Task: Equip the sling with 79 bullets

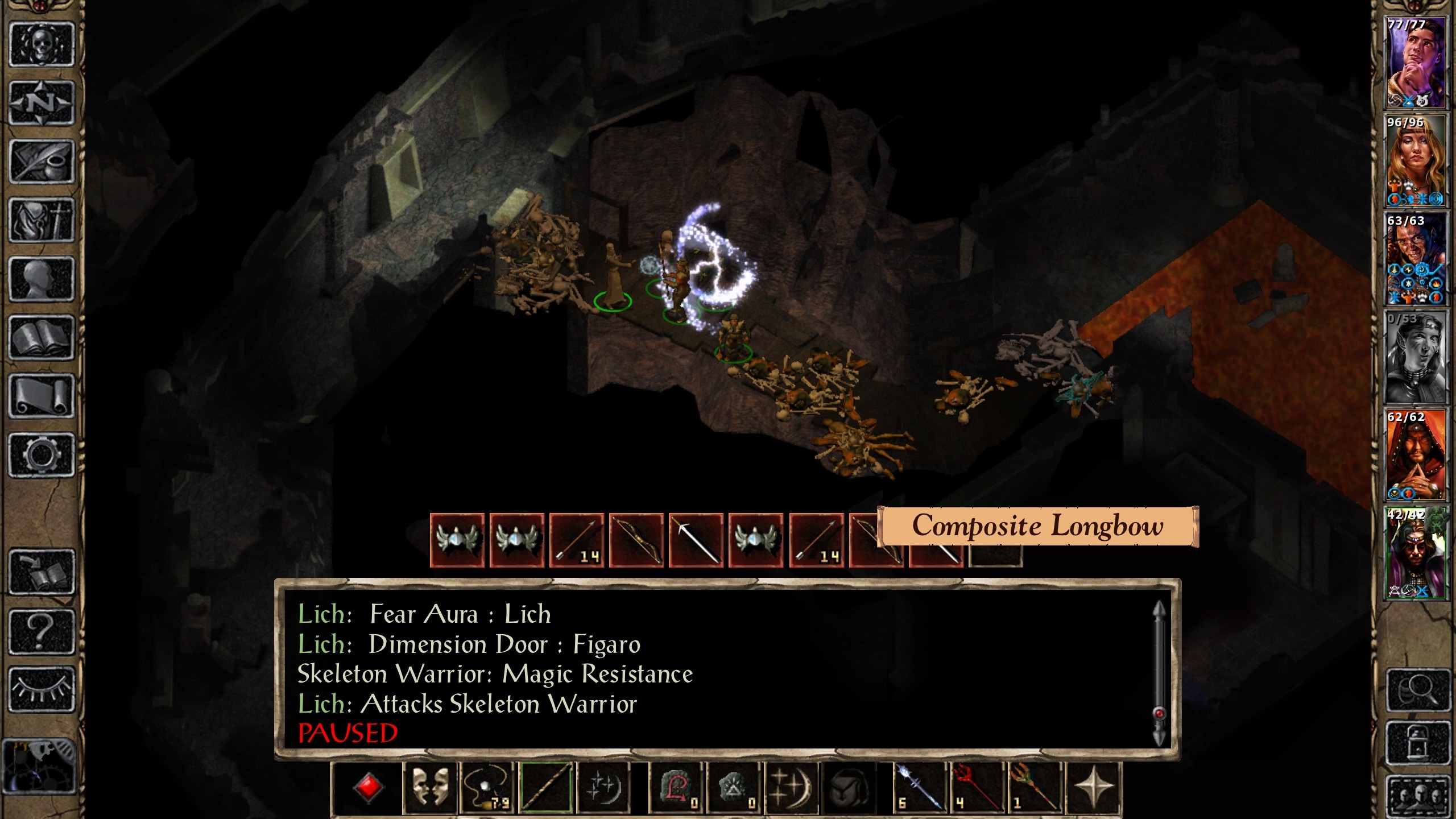Action: tap(489, 787)
